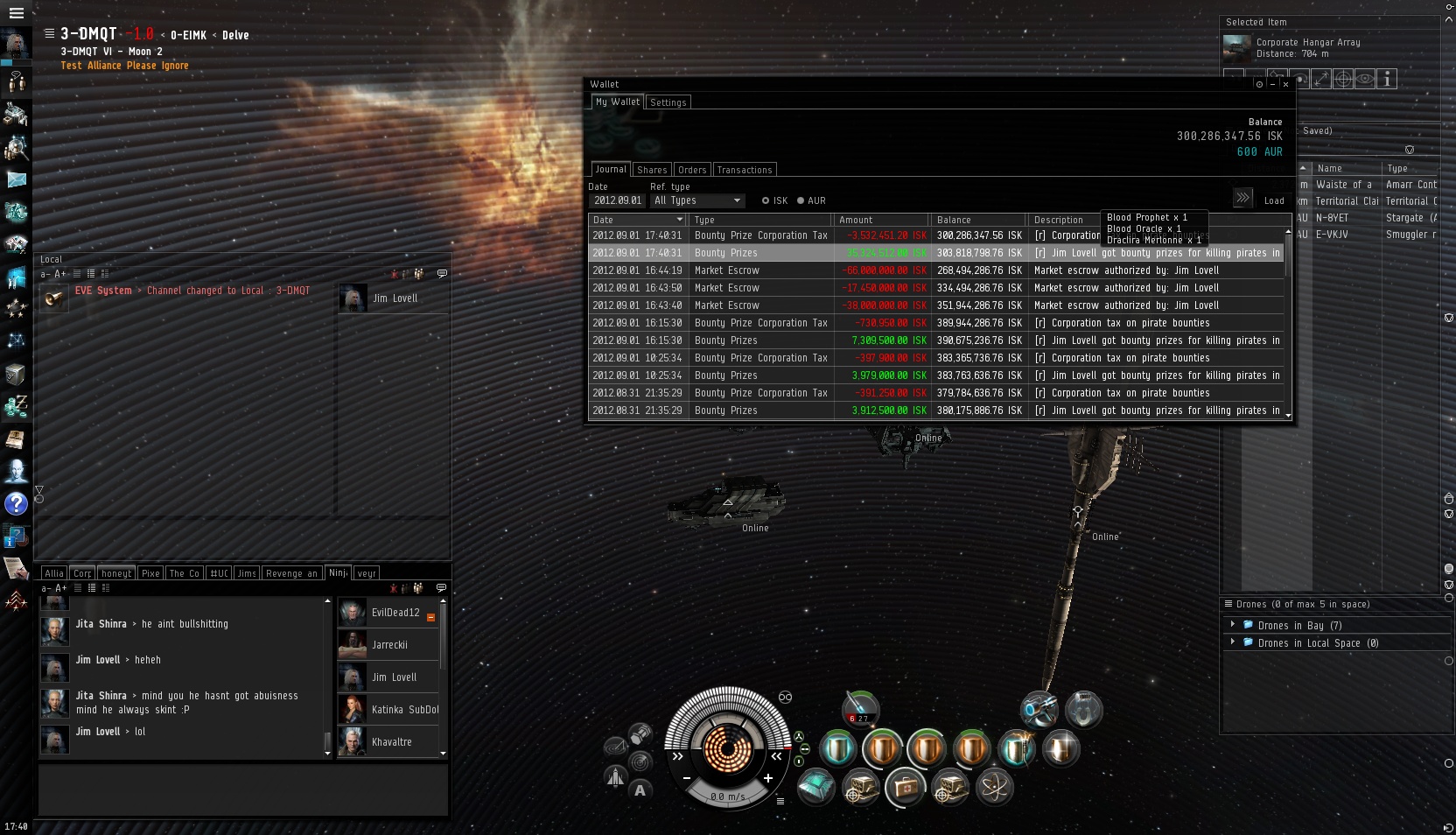Sort journal entries by Amount column
The height and width of the screenshot is (835, 1456).
(880, 220)
